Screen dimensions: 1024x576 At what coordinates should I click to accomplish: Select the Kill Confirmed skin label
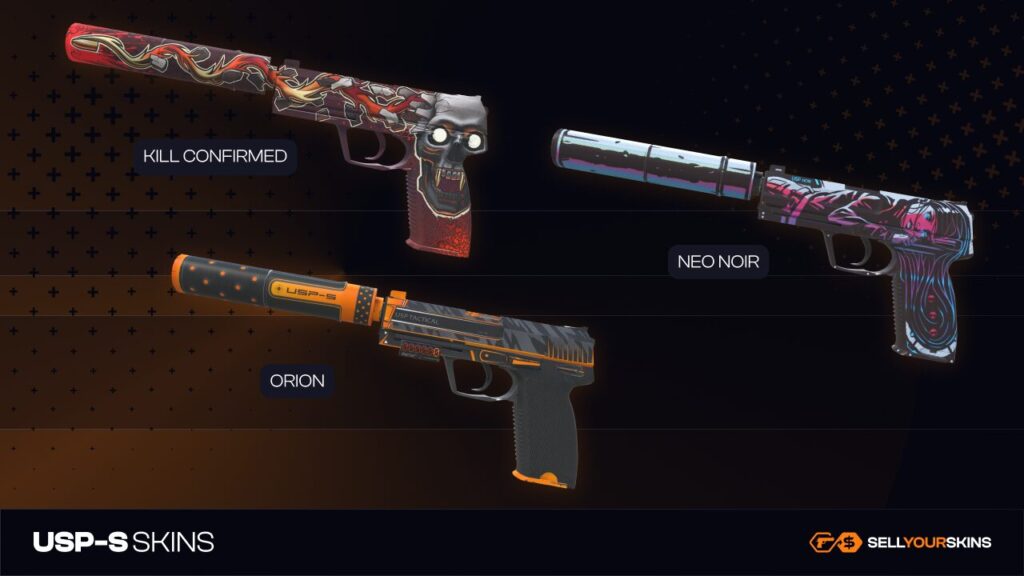[215, 156]
